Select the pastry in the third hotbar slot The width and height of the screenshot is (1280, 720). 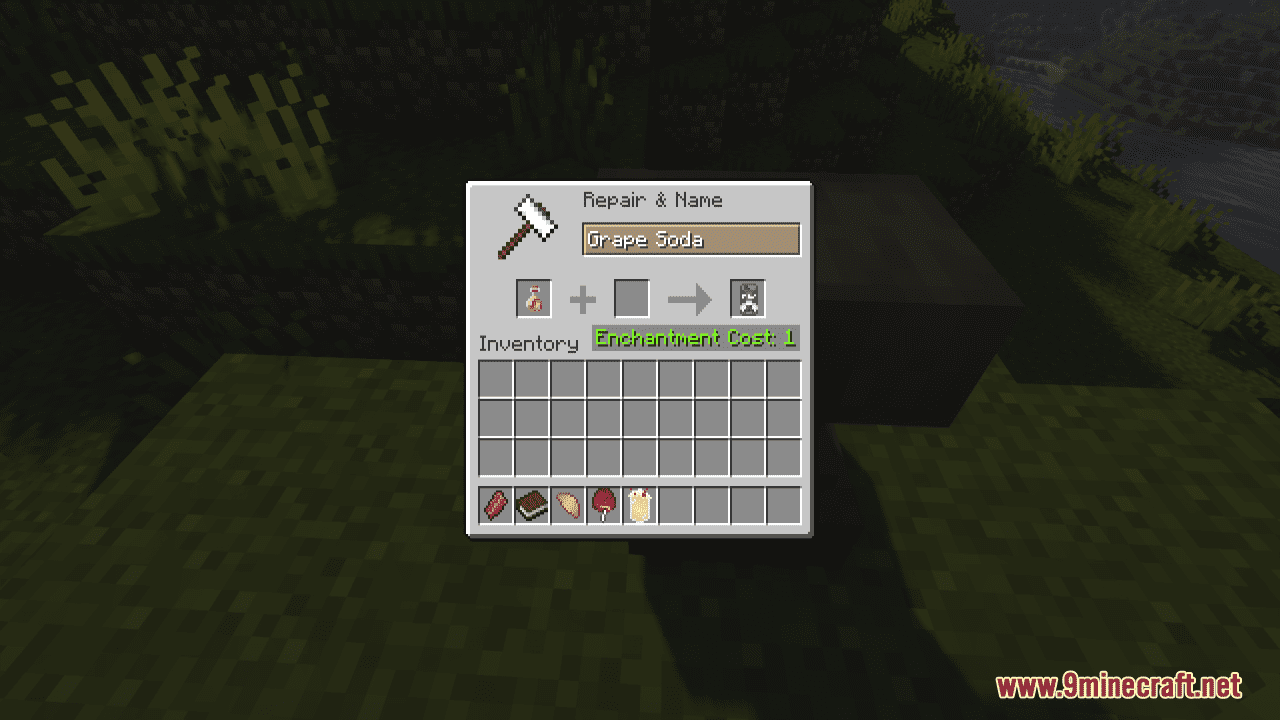click(x=567, y=505)
